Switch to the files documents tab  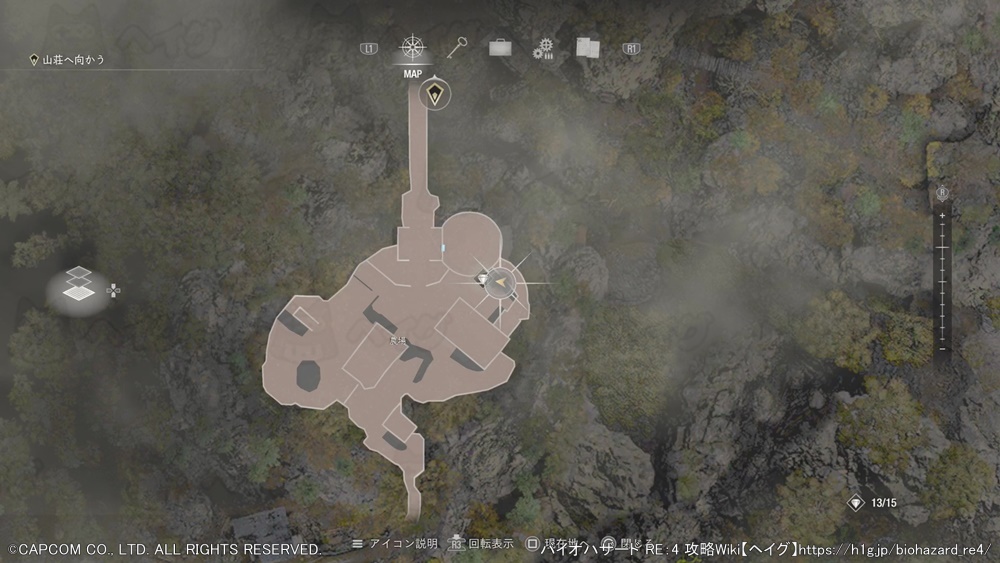coord(587,47)
